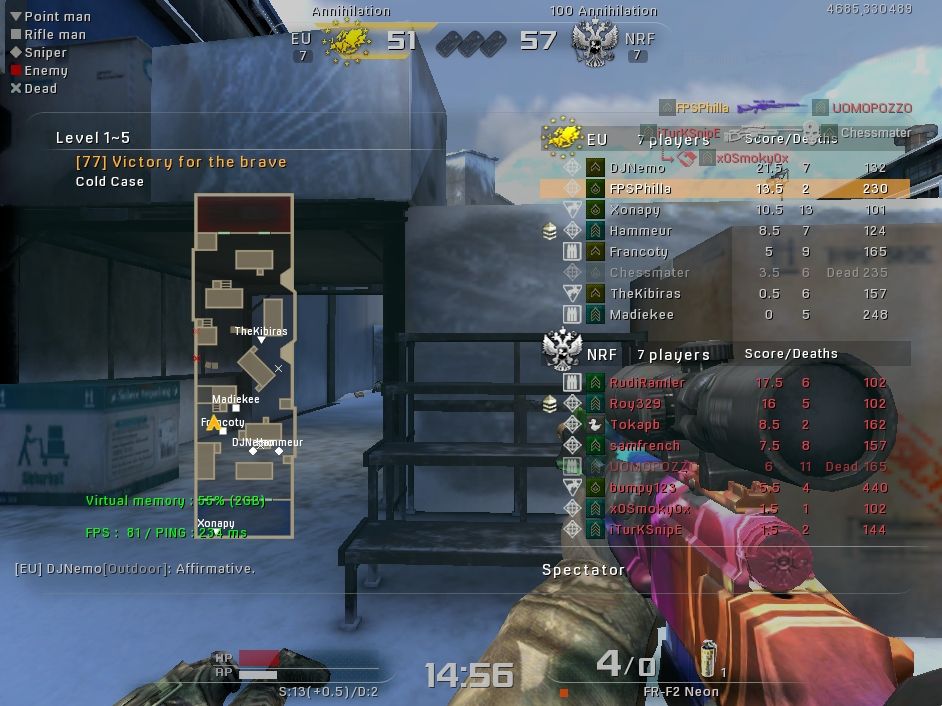The image size is (942, 706).
Task: Select the red Enemy legend entry
Action: (45, 71)
